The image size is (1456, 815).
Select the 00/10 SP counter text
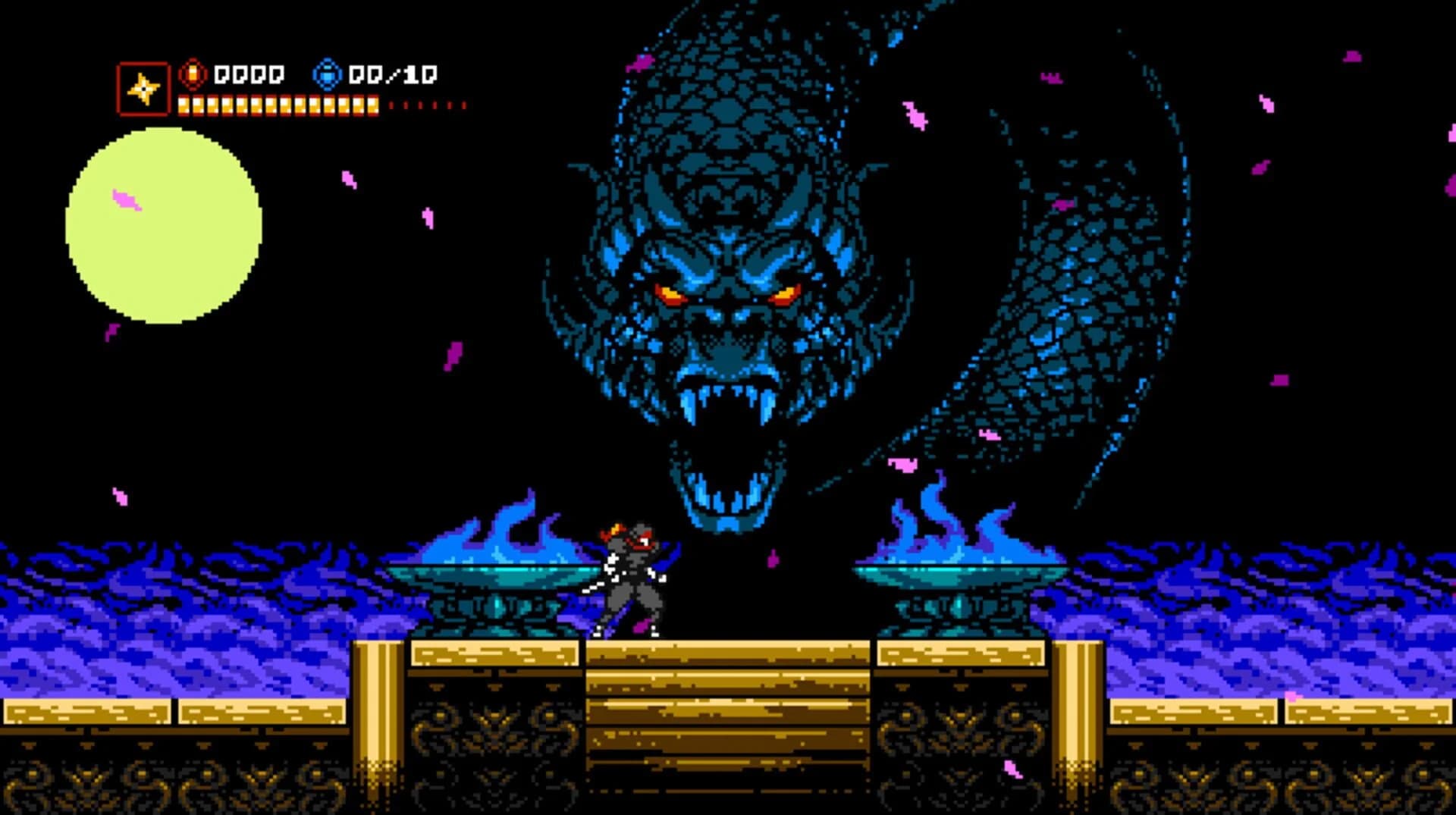[x=394, y=74]
